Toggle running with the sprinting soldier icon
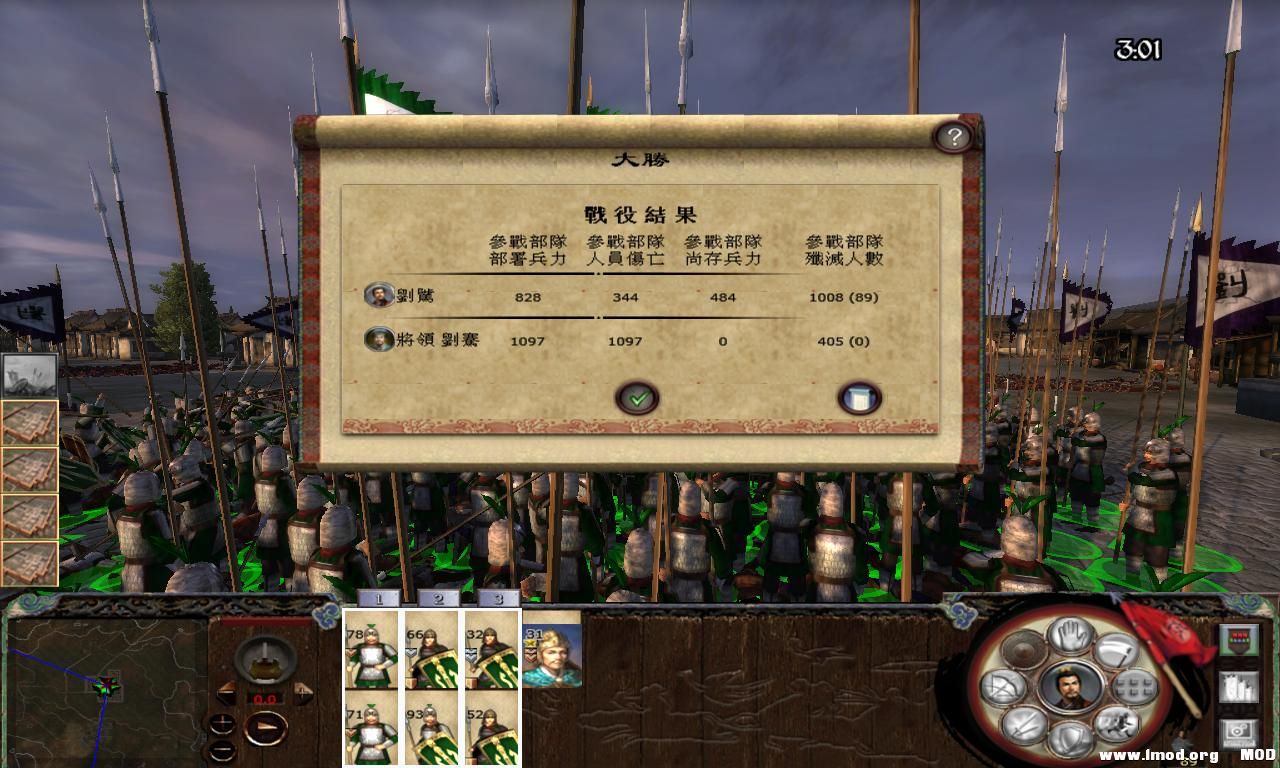The width and height of the screenshot is (1280, 768). tap(1117, 726)
